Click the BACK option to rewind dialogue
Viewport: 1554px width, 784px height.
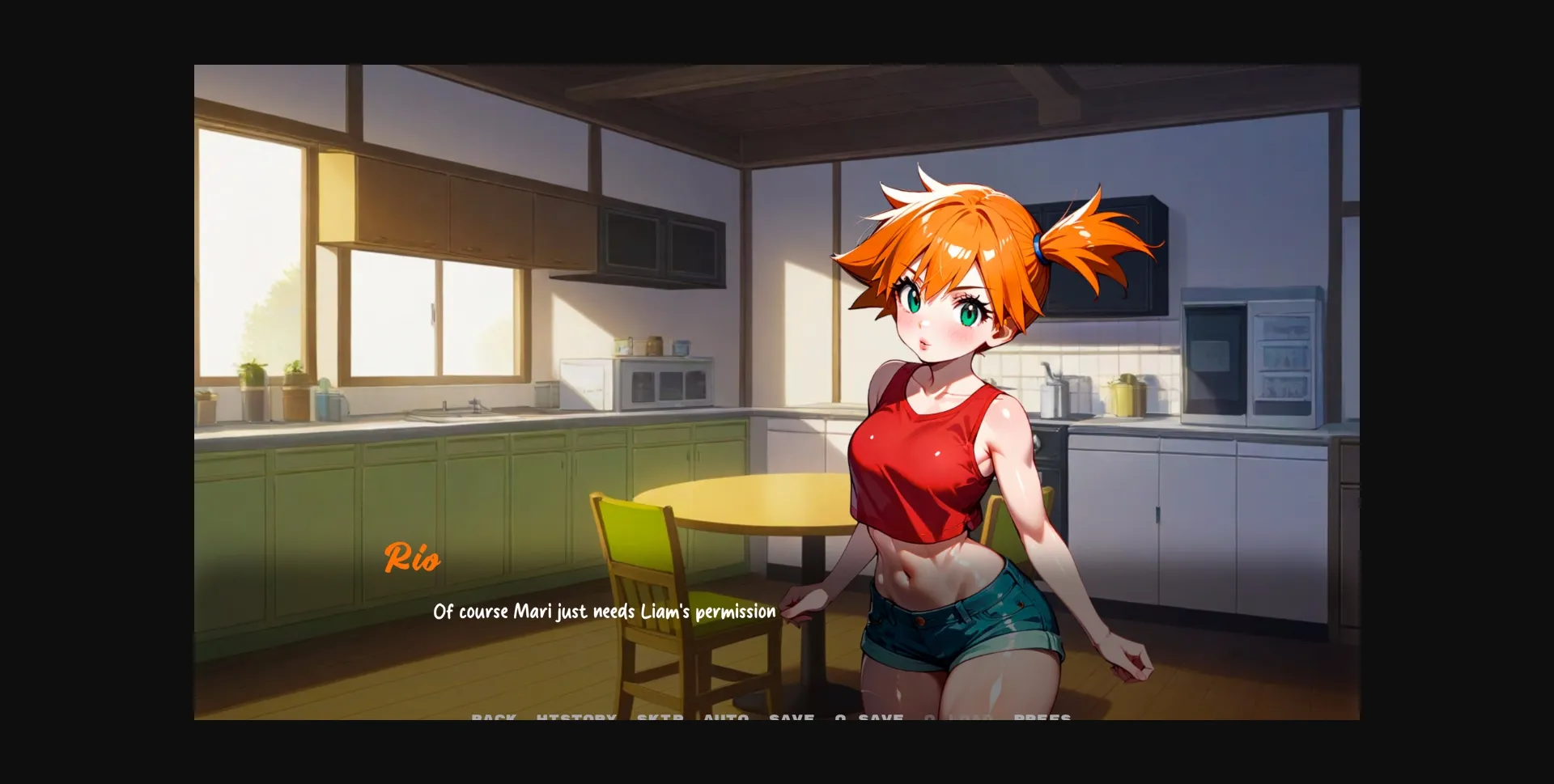tap(494, 718)
